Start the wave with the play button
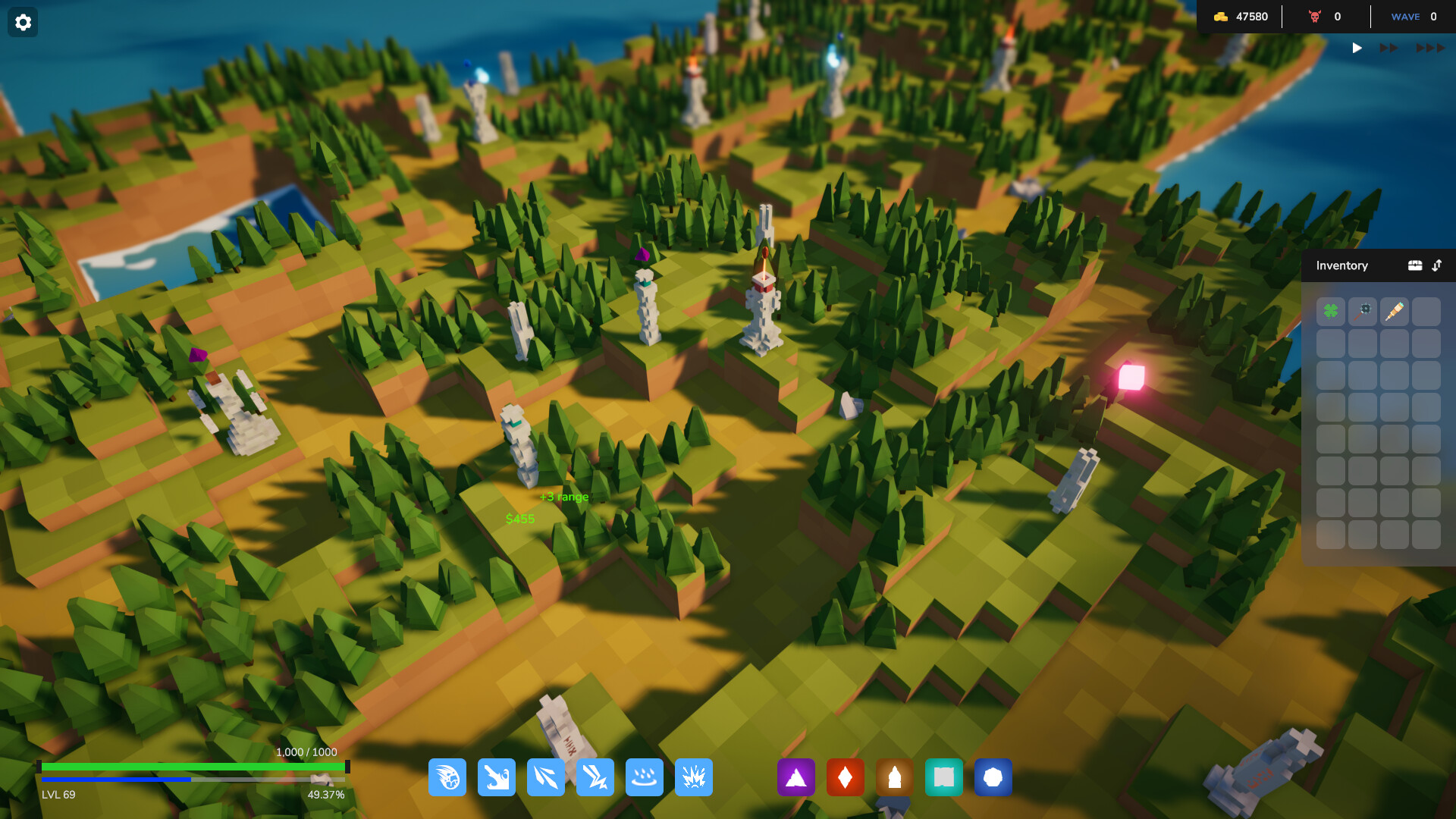1456x819 pixels. tap(1357, 47)
